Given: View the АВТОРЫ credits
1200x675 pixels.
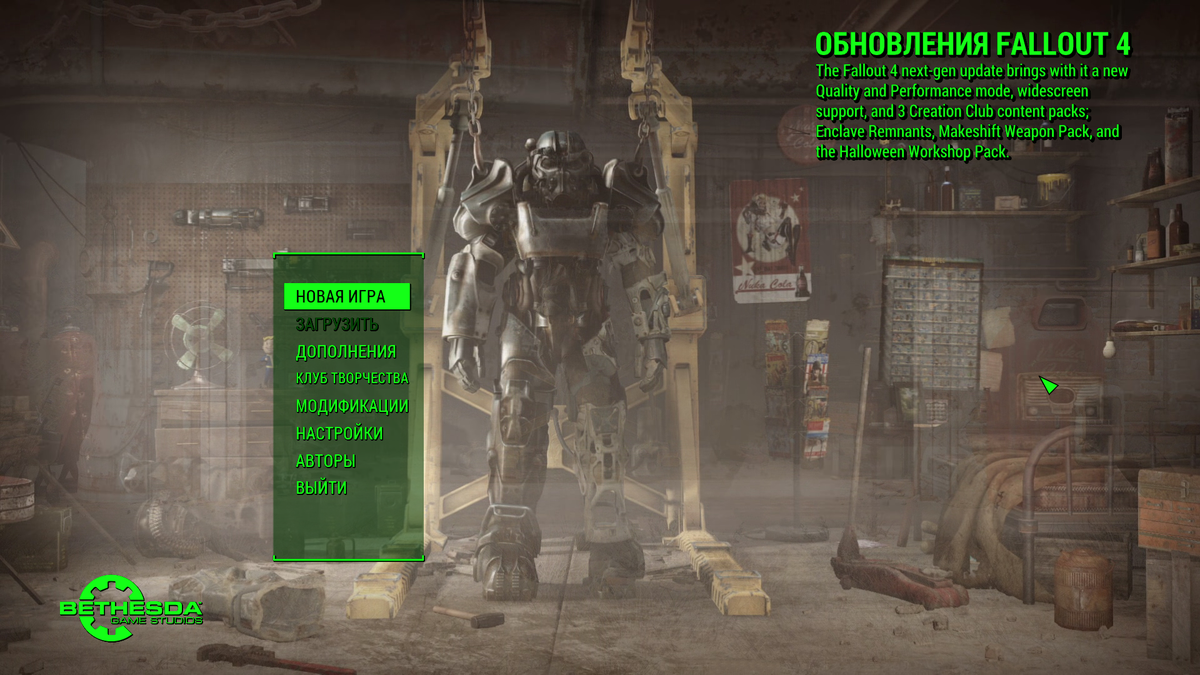Looking at the screenshot, I should [326, 461].
